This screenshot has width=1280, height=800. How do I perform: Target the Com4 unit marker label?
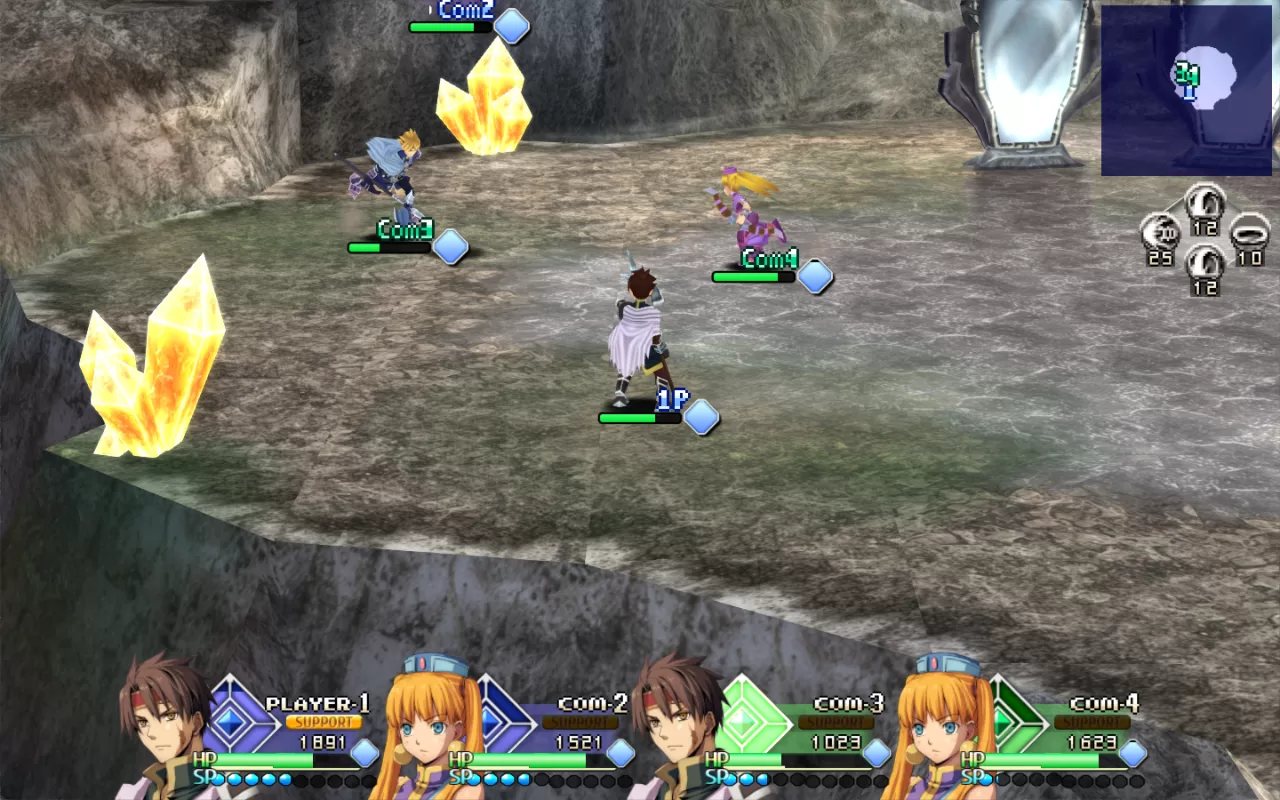pyautogui.click(x=768, y=260)
